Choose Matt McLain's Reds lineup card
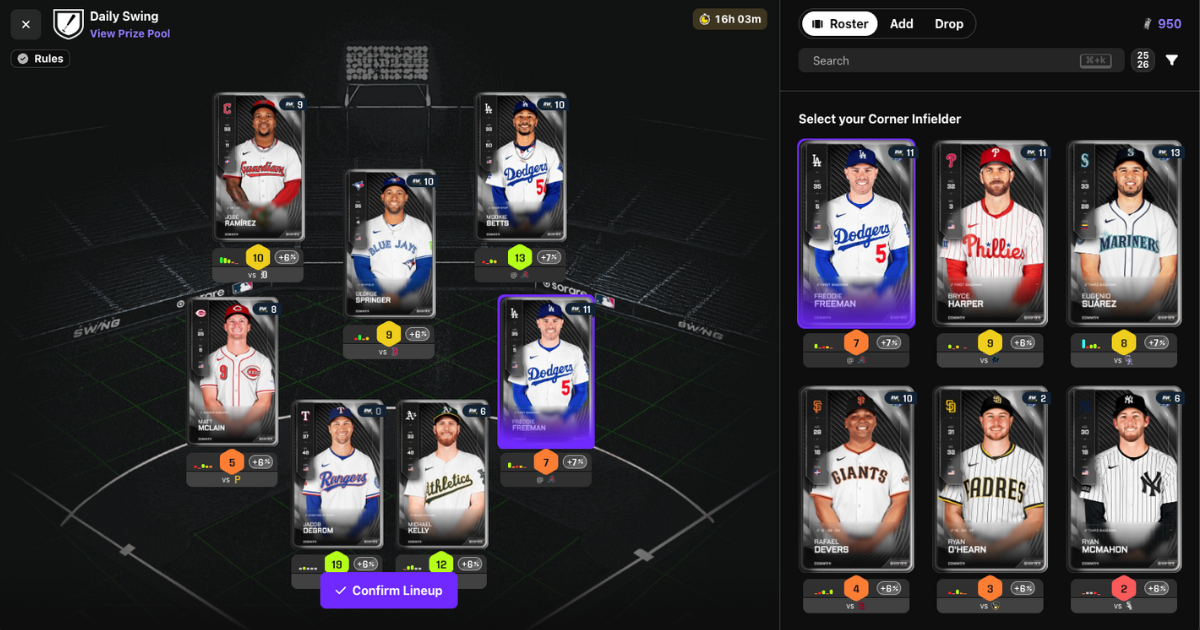Image resolution: width=1200 pixels, height=630 pixels. pos(232,372)
